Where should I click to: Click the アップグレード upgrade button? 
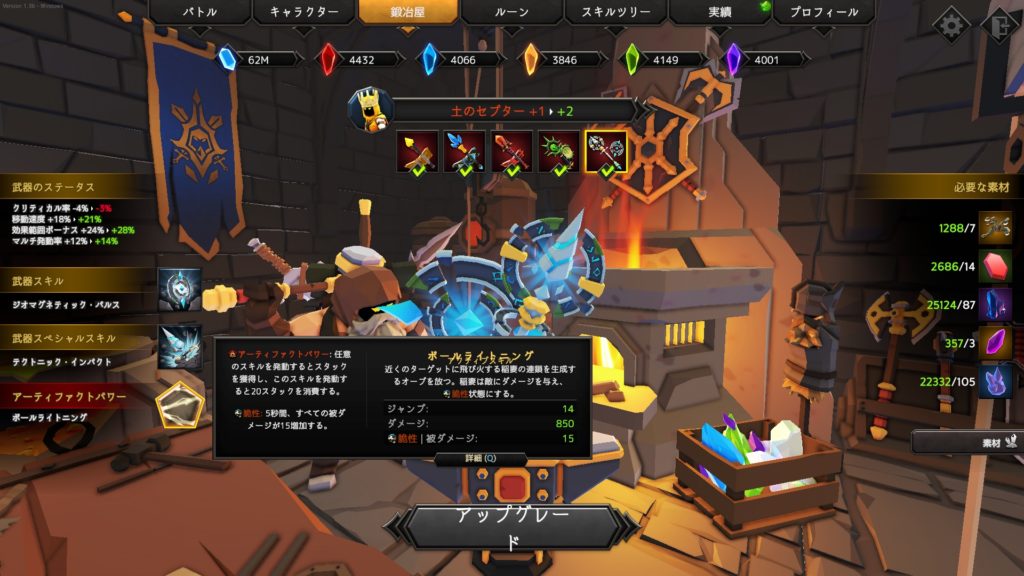pos(512,526)
